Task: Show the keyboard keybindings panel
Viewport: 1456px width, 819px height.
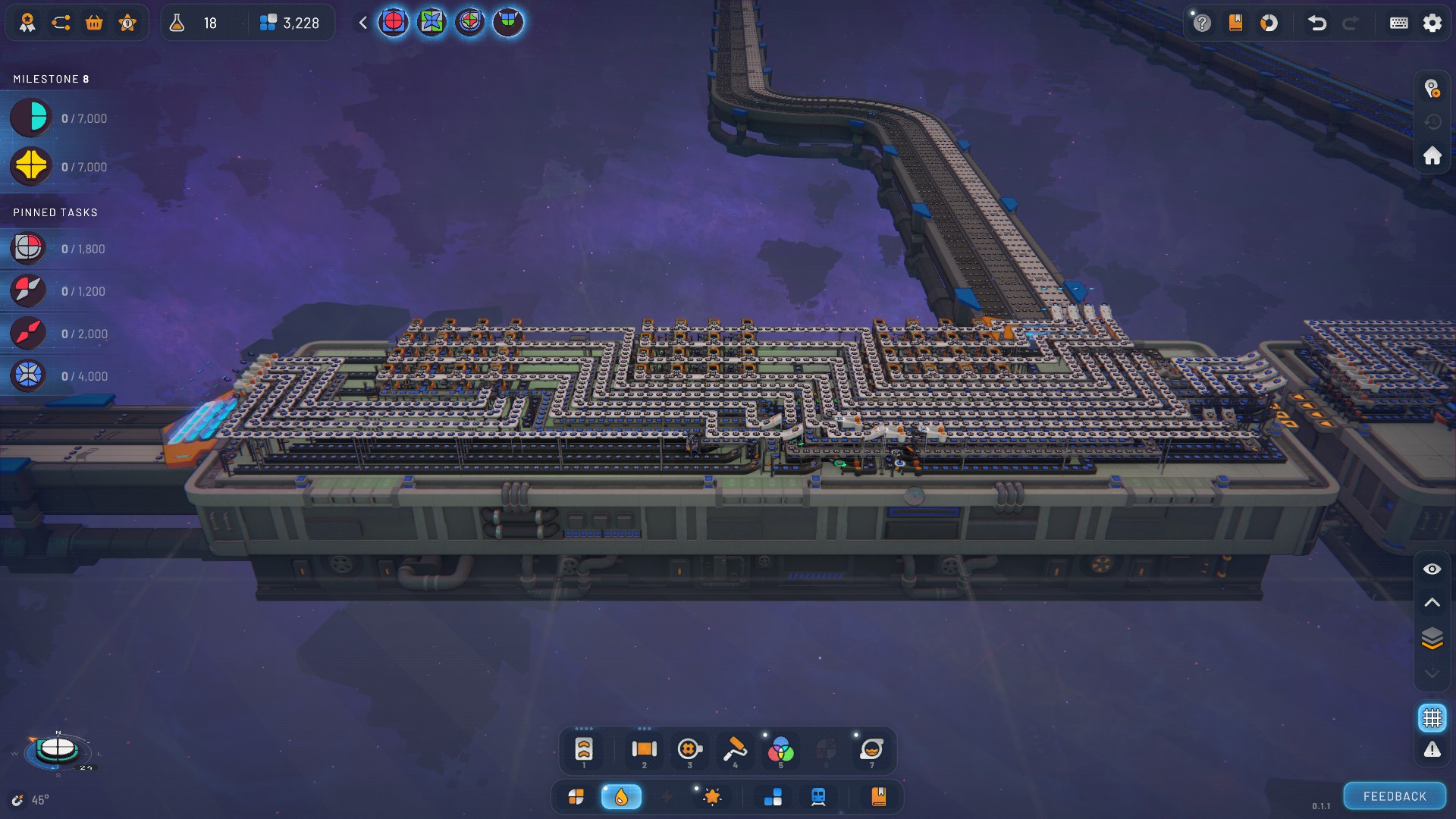Action: point(1398,23)
